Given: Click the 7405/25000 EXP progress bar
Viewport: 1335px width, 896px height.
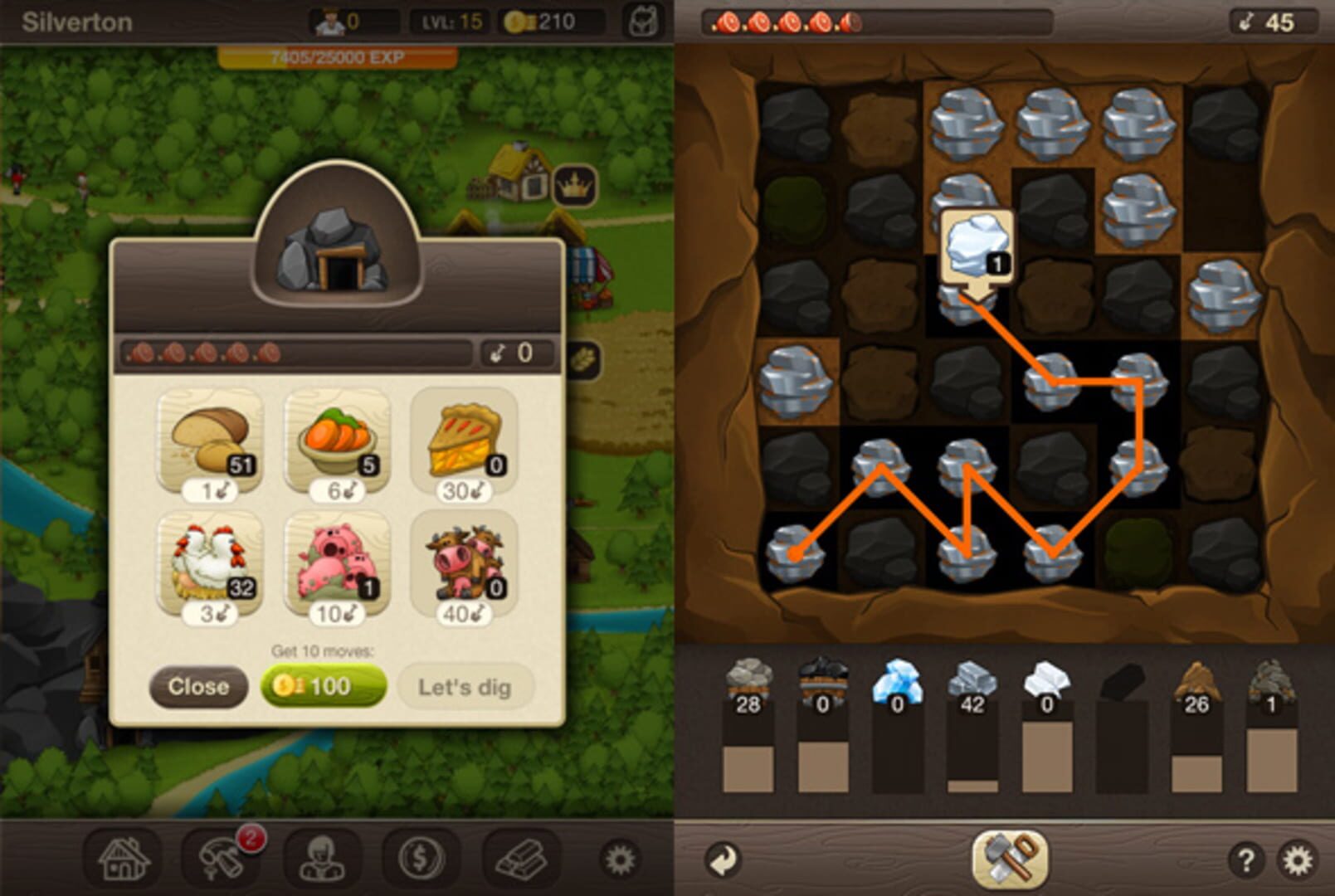Looking at the screenshot, I should point(337,57).
